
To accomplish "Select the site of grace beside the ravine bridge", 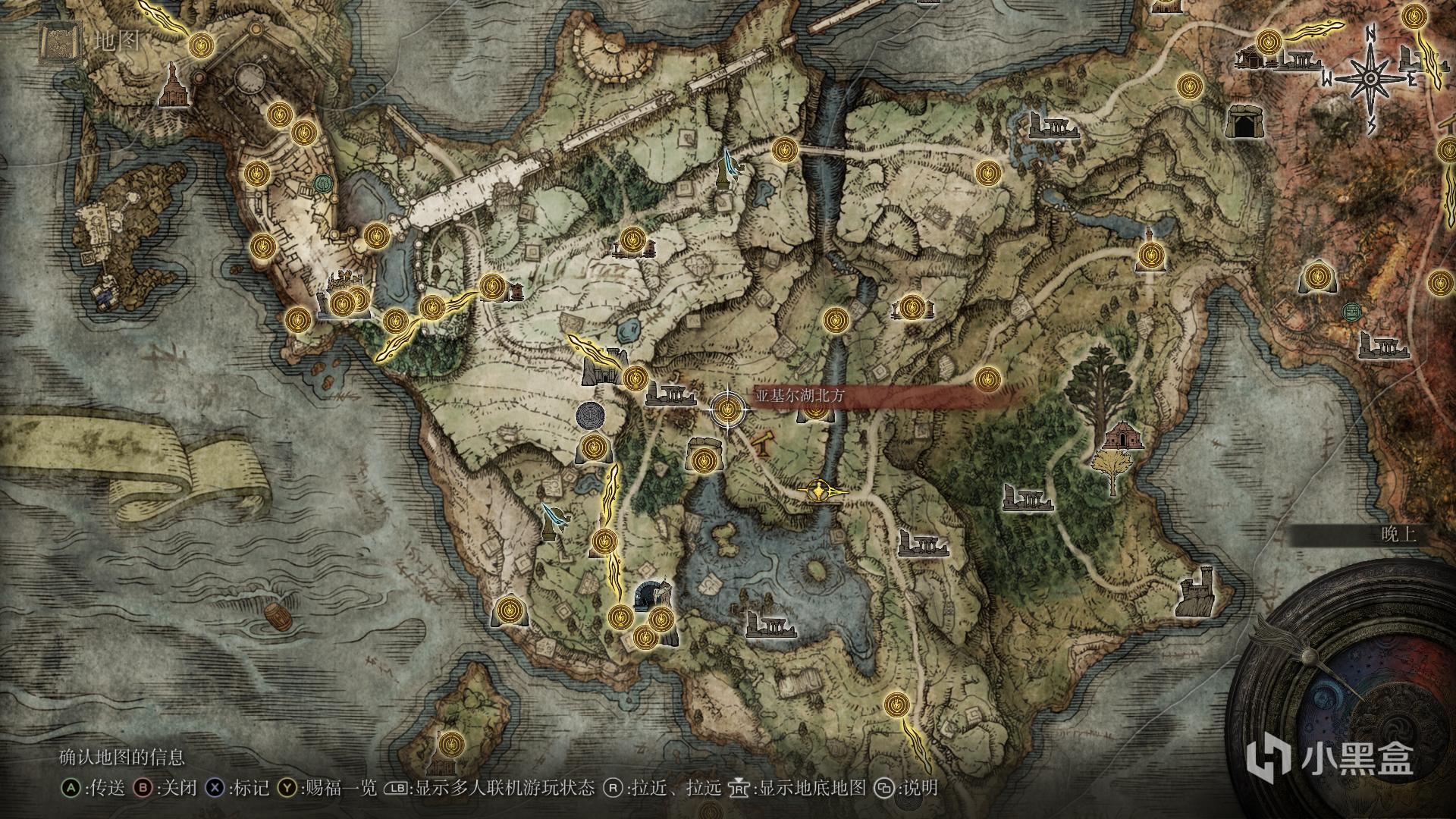I will click(783, 149).
